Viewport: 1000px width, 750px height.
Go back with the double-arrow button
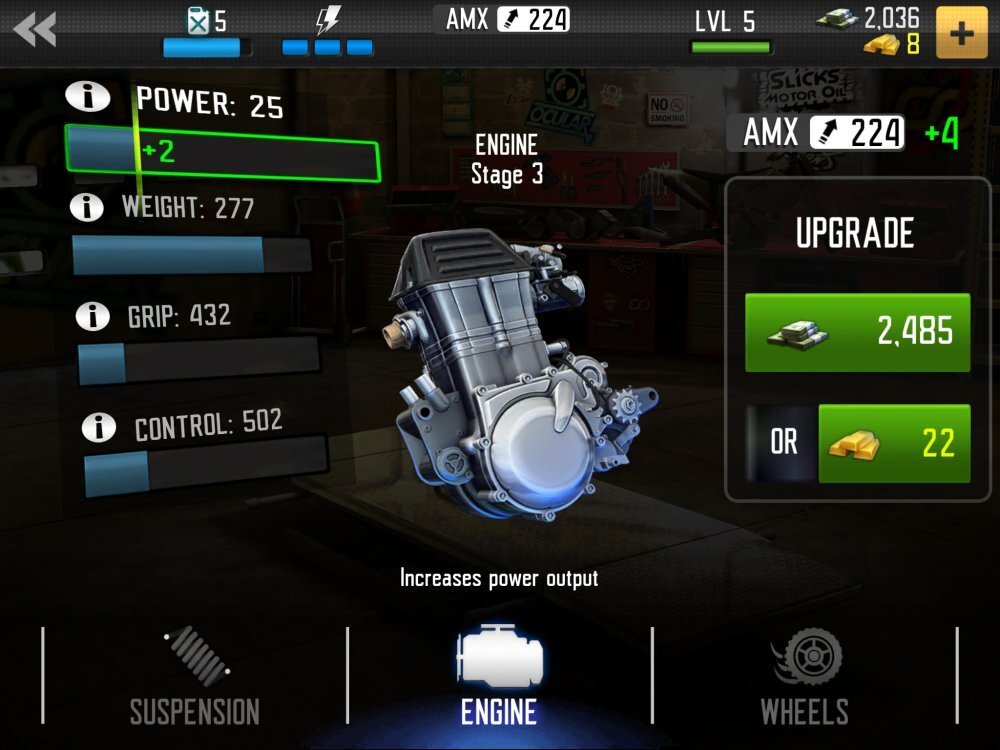pyautogui.click(x=35, y=30)
